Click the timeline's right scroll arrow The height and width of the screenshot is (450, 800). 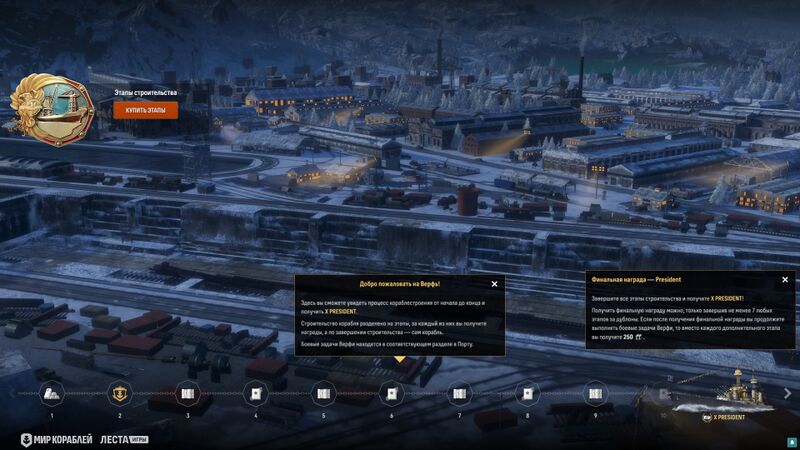click(x=788, y=393)
